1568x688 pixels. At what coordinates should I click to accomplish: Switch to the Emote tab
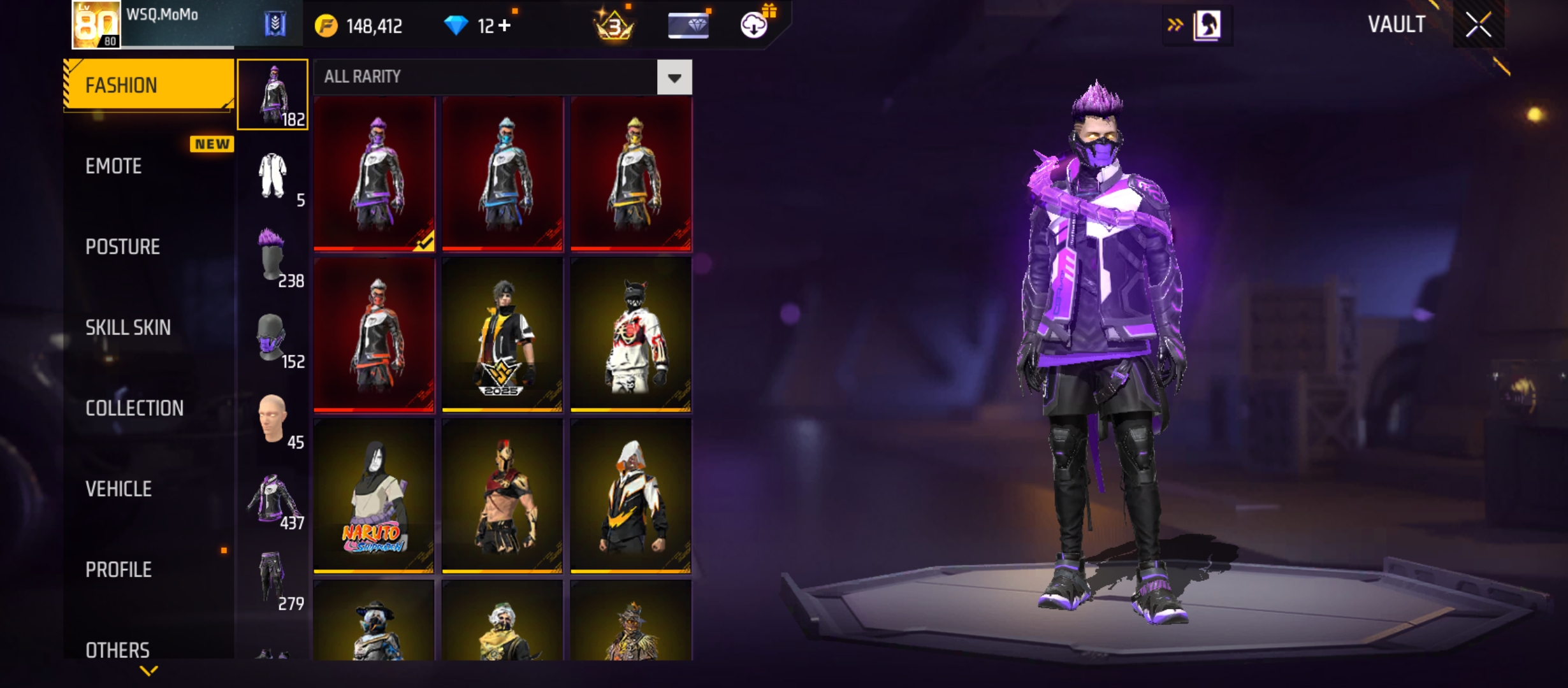[x=113, y=166]
